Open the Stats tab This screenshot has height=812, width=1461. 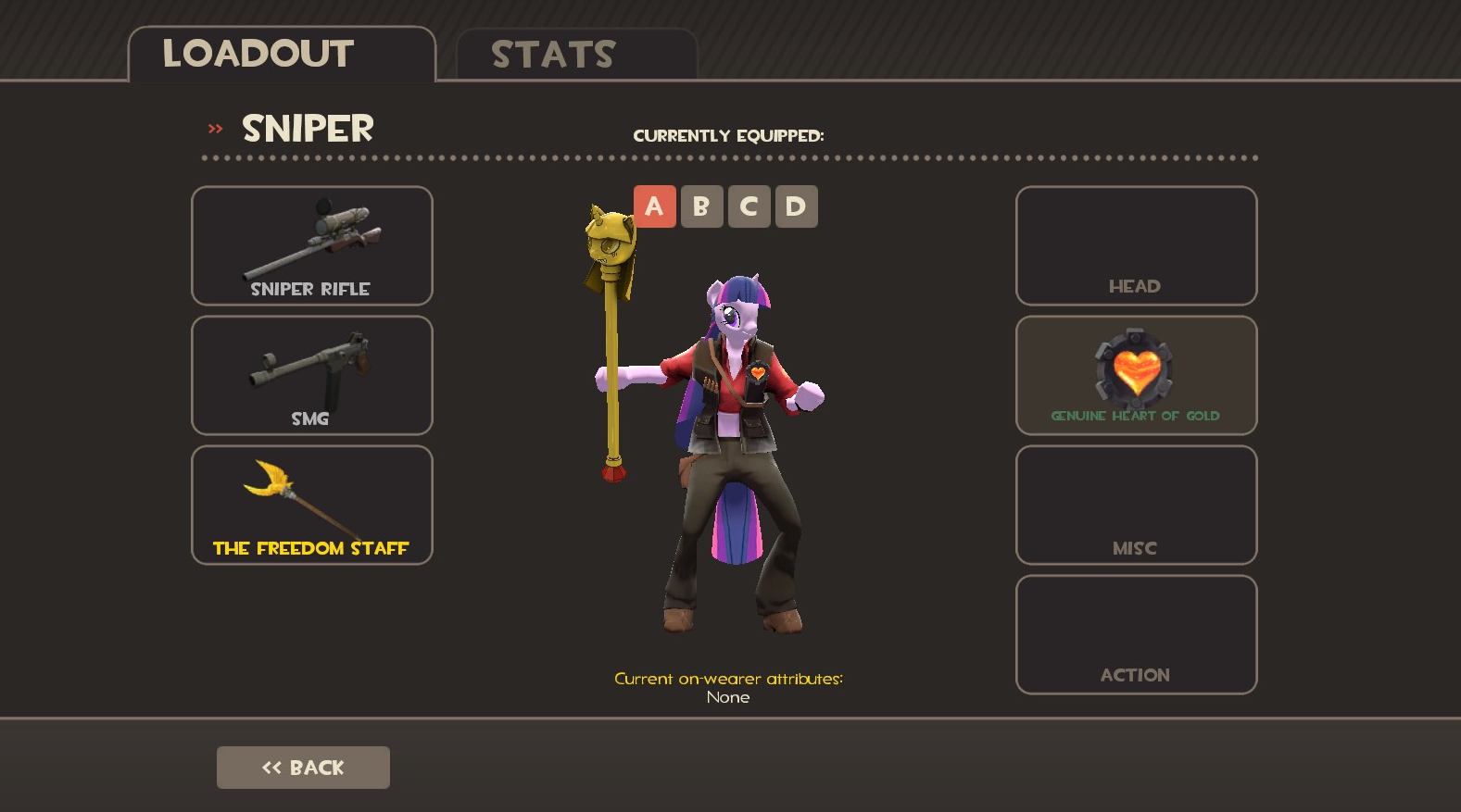point(576,55)
